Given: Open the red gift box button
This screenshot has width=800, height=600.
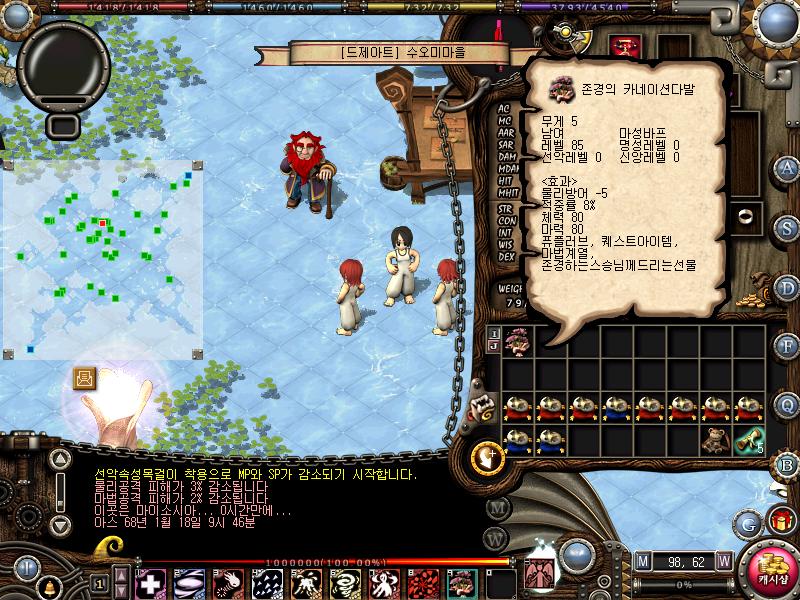Looking at the screenshot, I should (780, 520).
